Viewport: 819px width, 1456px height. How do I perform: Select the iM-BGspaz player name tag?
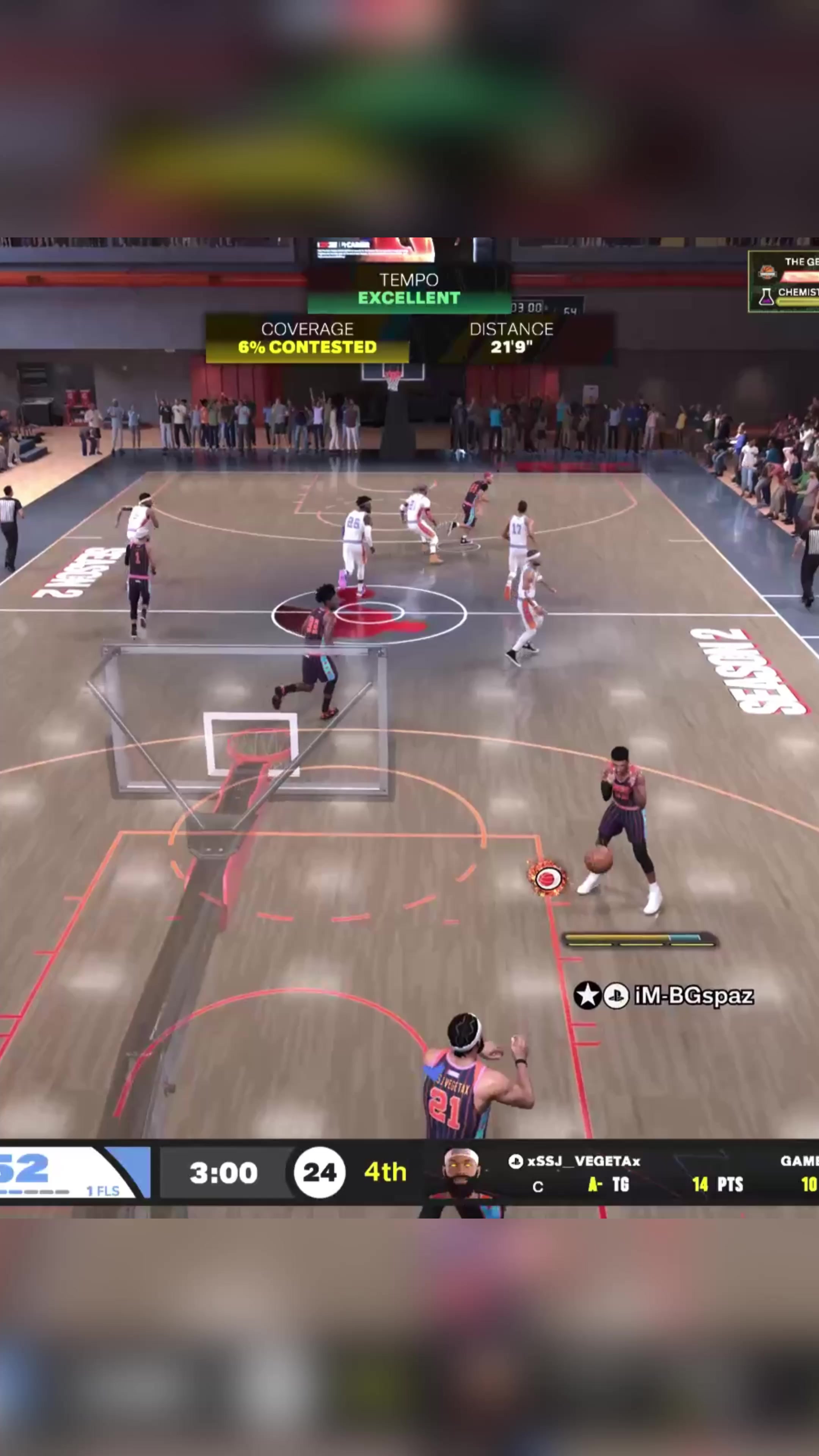[x=693, y=995]
